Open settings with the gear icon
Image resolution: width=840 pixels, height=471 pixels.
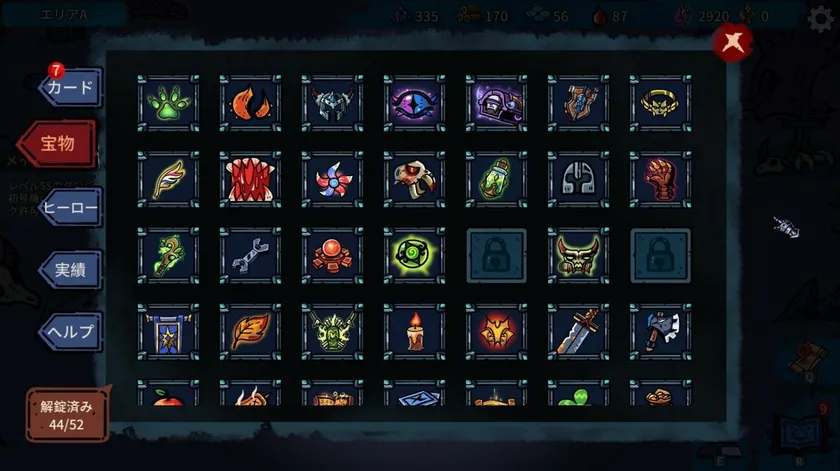(820, 16)
